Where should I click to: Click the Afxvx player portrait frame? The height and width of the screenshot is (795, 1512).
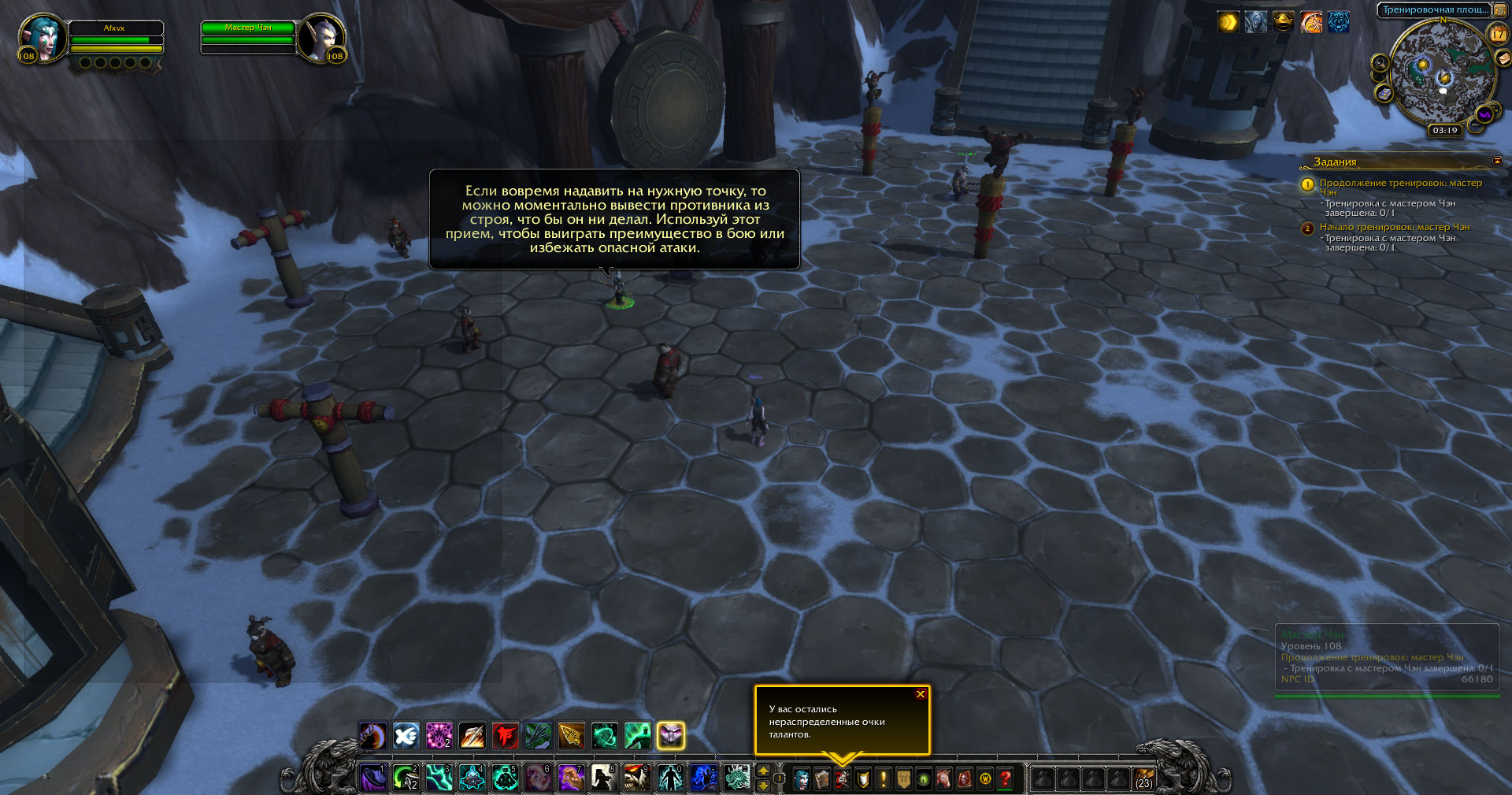tap(43, 38)
